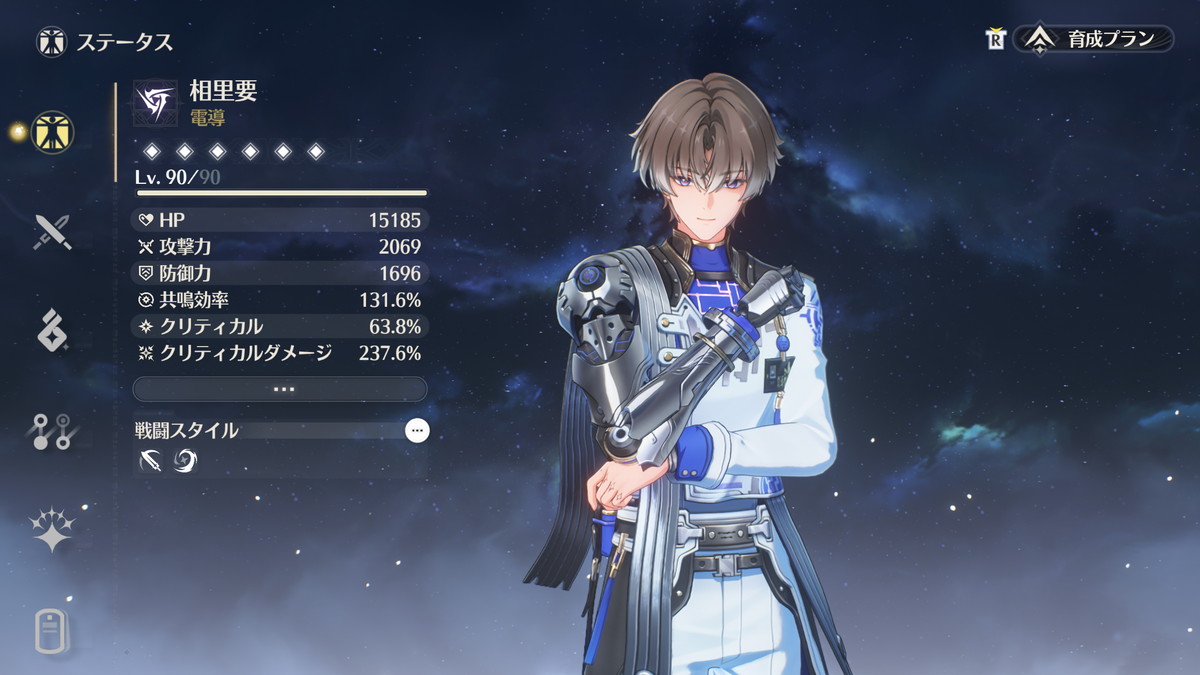Screen dimensions: 1200x675
Task: Select the capsule-shaped bottom sidebar tab
Action: [52, 630]
